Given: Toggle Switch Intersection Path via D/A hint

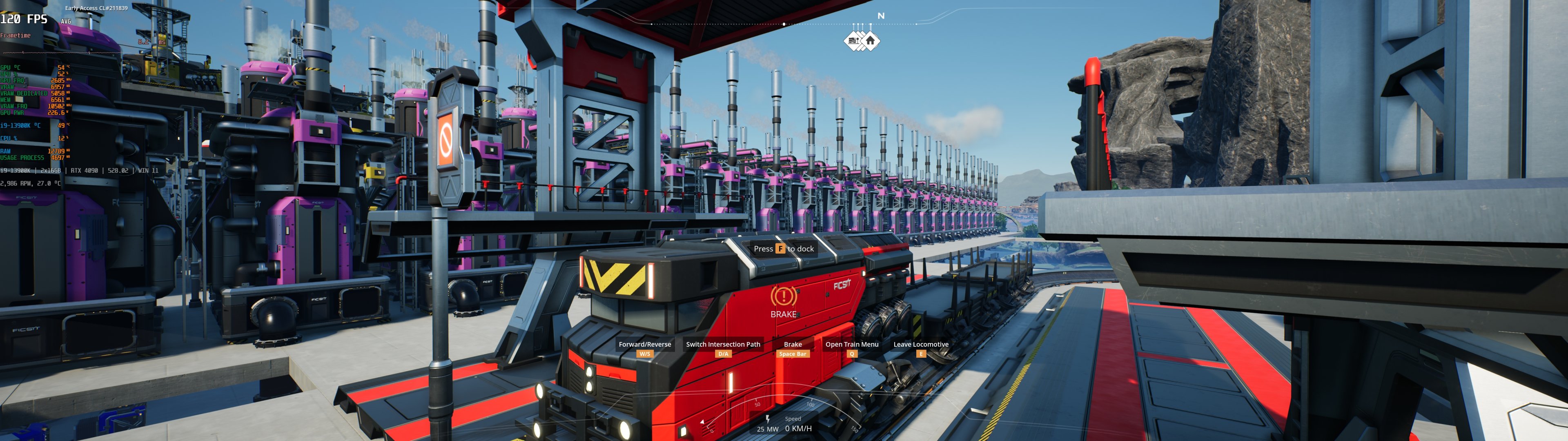Looking at the screenshot, I should pyautogui.click(x=723, y=353).
